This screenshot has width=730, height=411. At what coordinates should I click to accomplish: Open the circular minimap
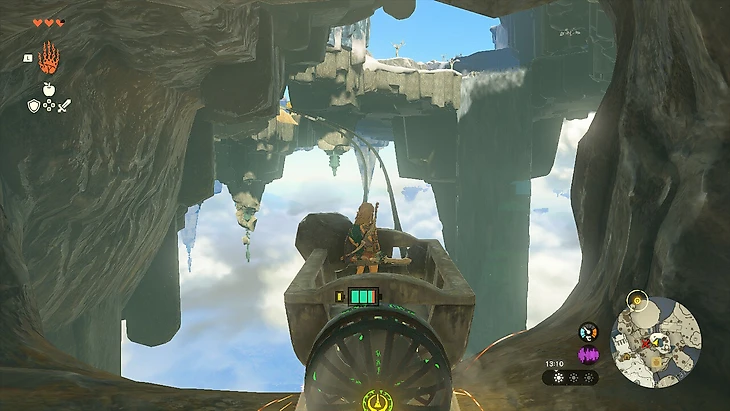(656, 340)
